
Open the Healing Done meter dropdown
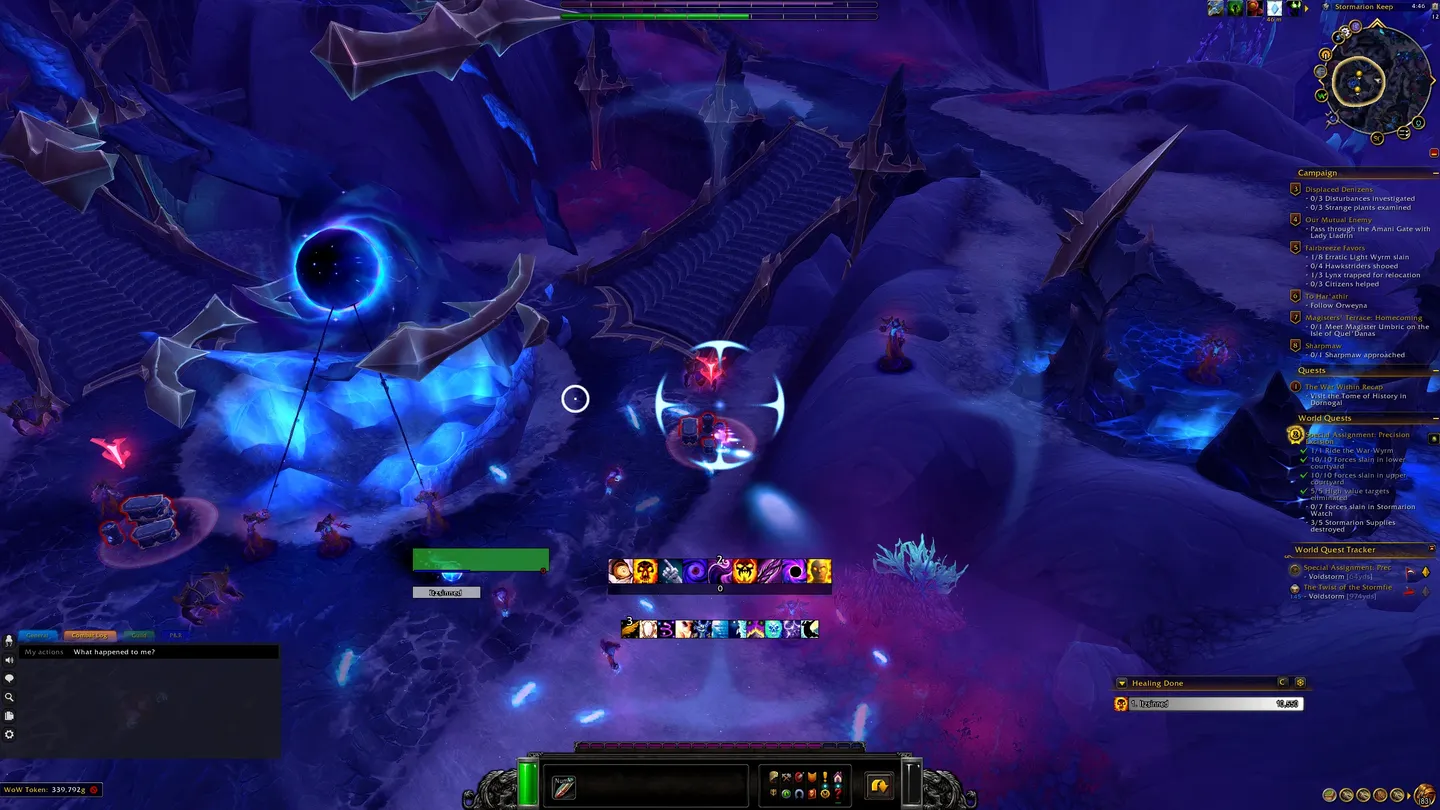pos(1122,683)
